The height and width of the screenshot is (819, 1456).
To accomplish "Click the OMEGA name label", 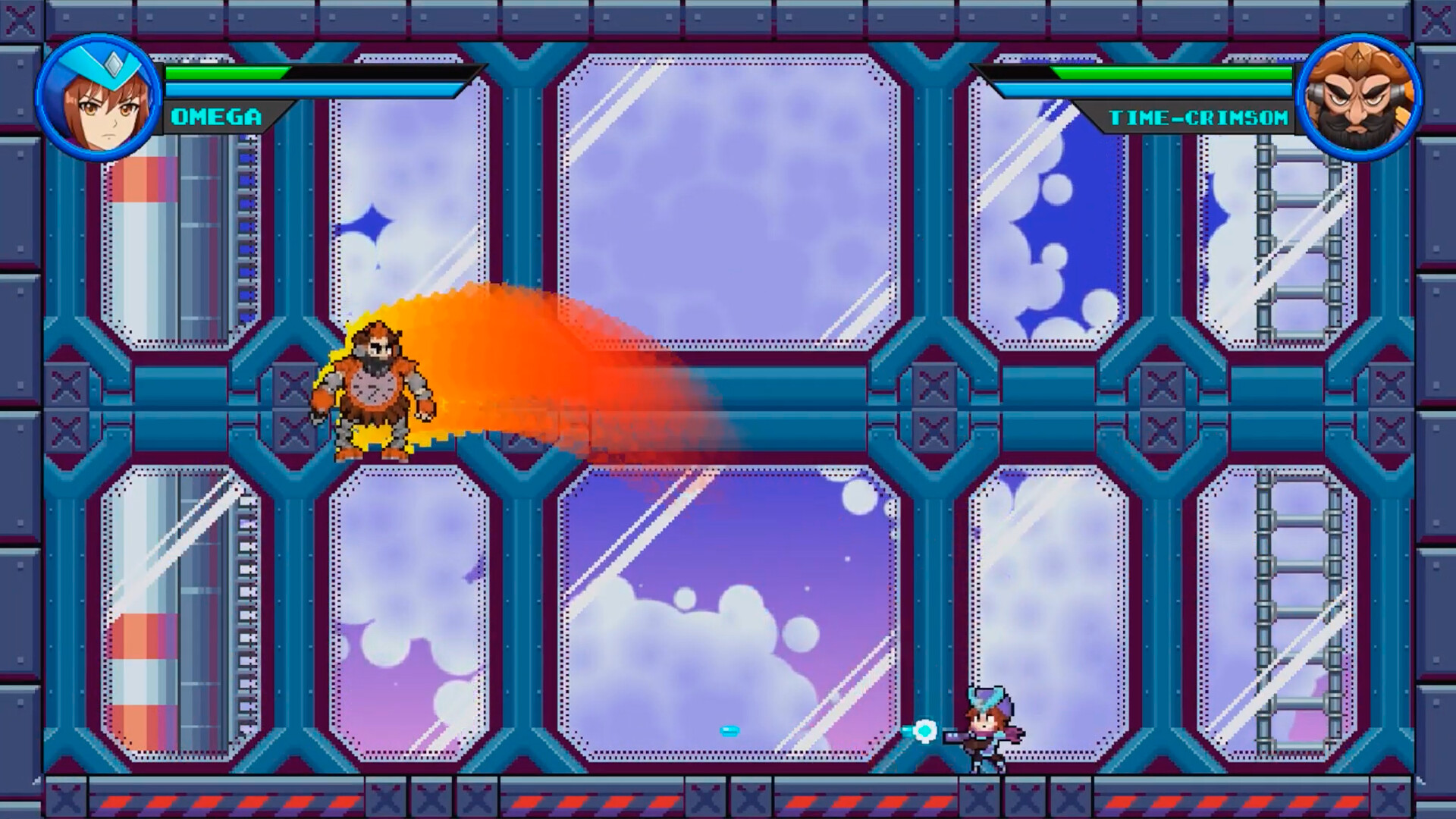I will tap(216, 118).
